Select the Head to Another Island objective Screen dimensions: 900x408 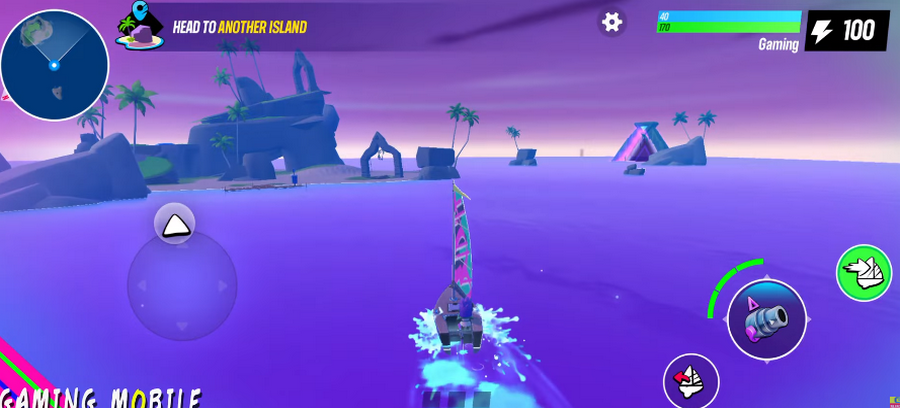(240, 27)
